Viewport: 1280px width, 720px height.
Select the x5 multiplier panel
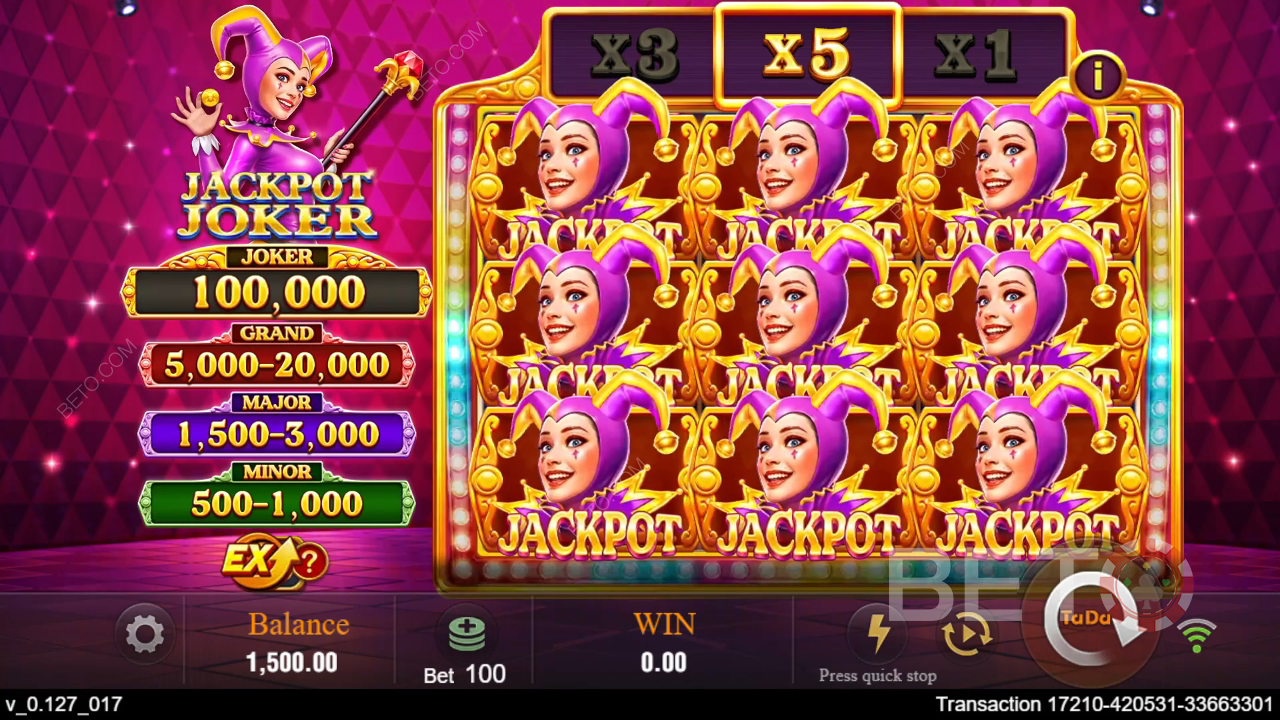(x=808, y=55)
